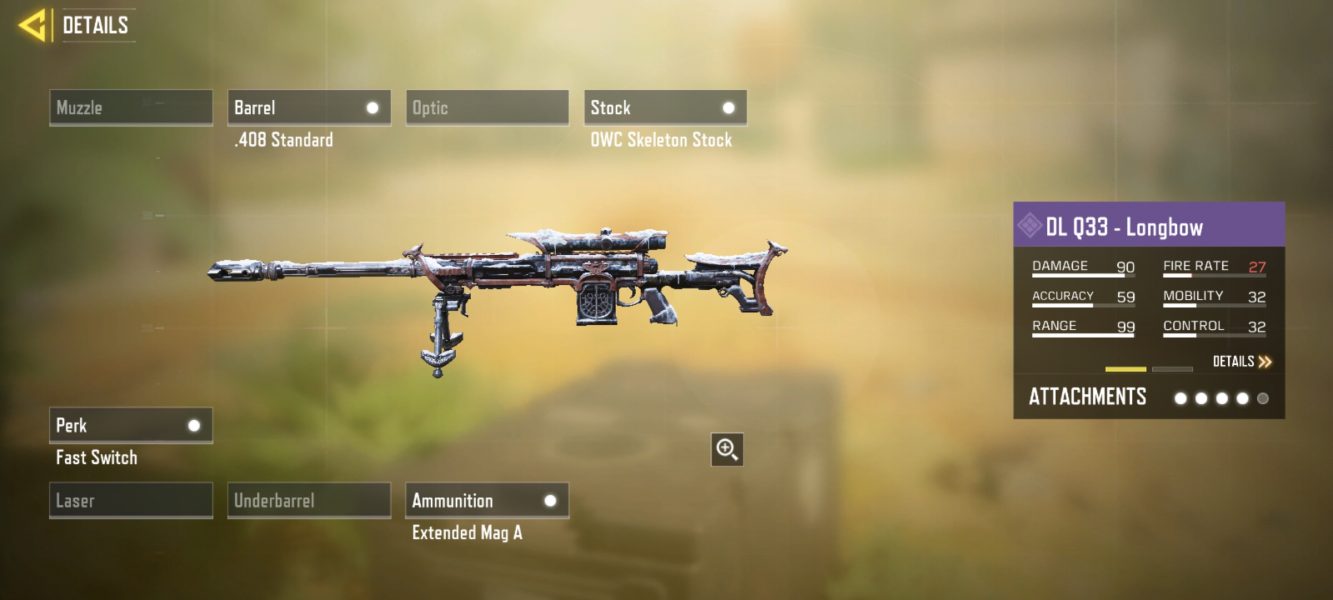1333x600 pixels.
Task: Select the Laser attachment slot
Action: coord(131,501)
